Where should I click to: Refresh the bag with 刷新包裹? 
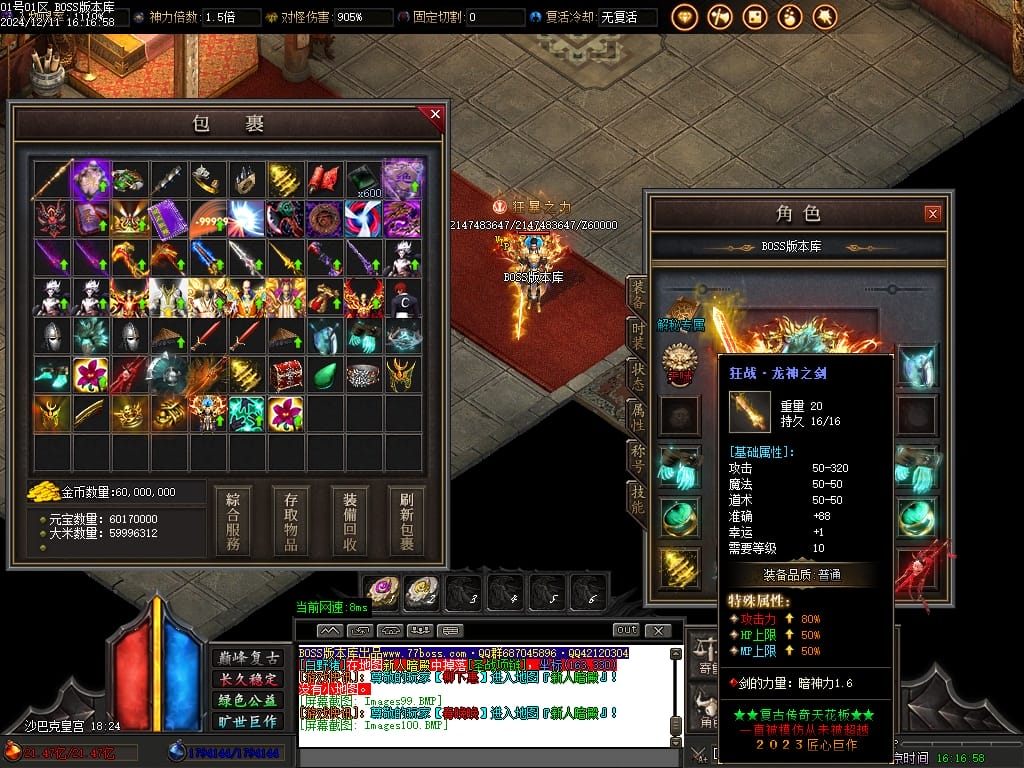(407, 520)
